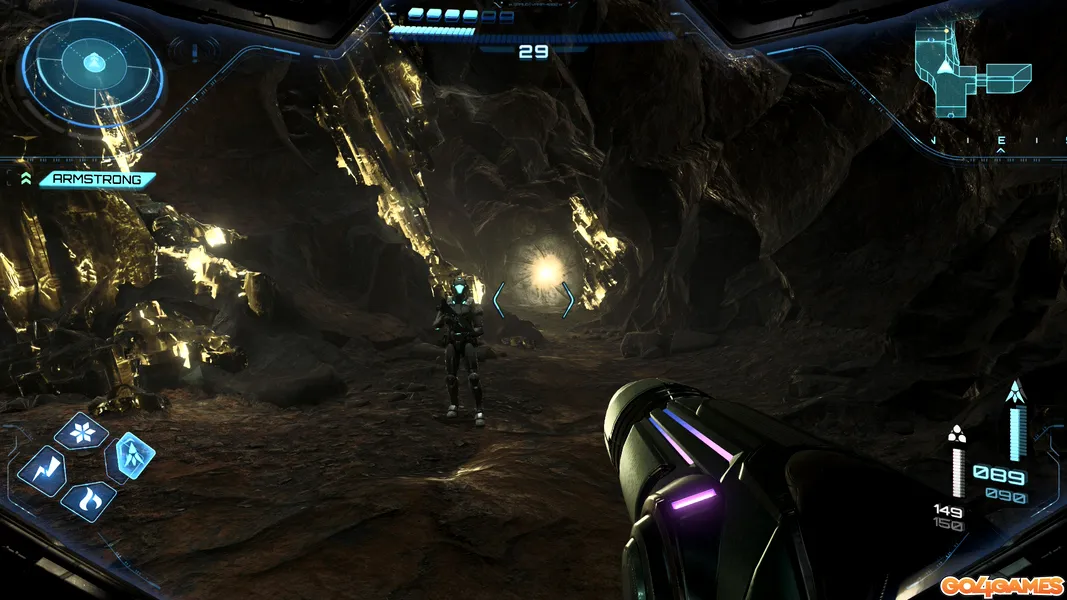This screenshot has width=1067, height=600.
Task: Select the ARMSTRONG name tag
Action: coord(97,180)
